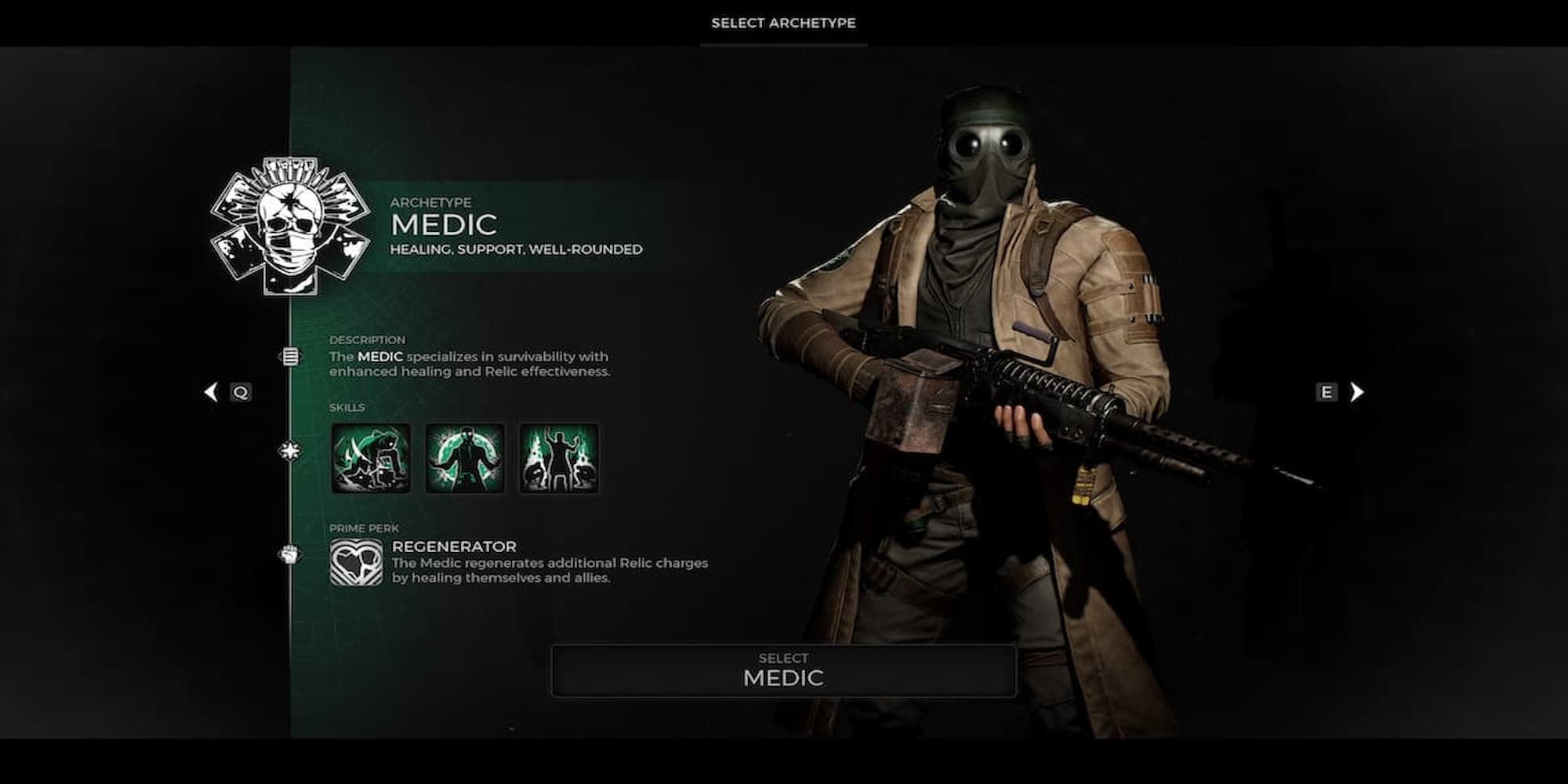Click the progress bar under the title
The image size is (1568, 784).
[783, 45]
